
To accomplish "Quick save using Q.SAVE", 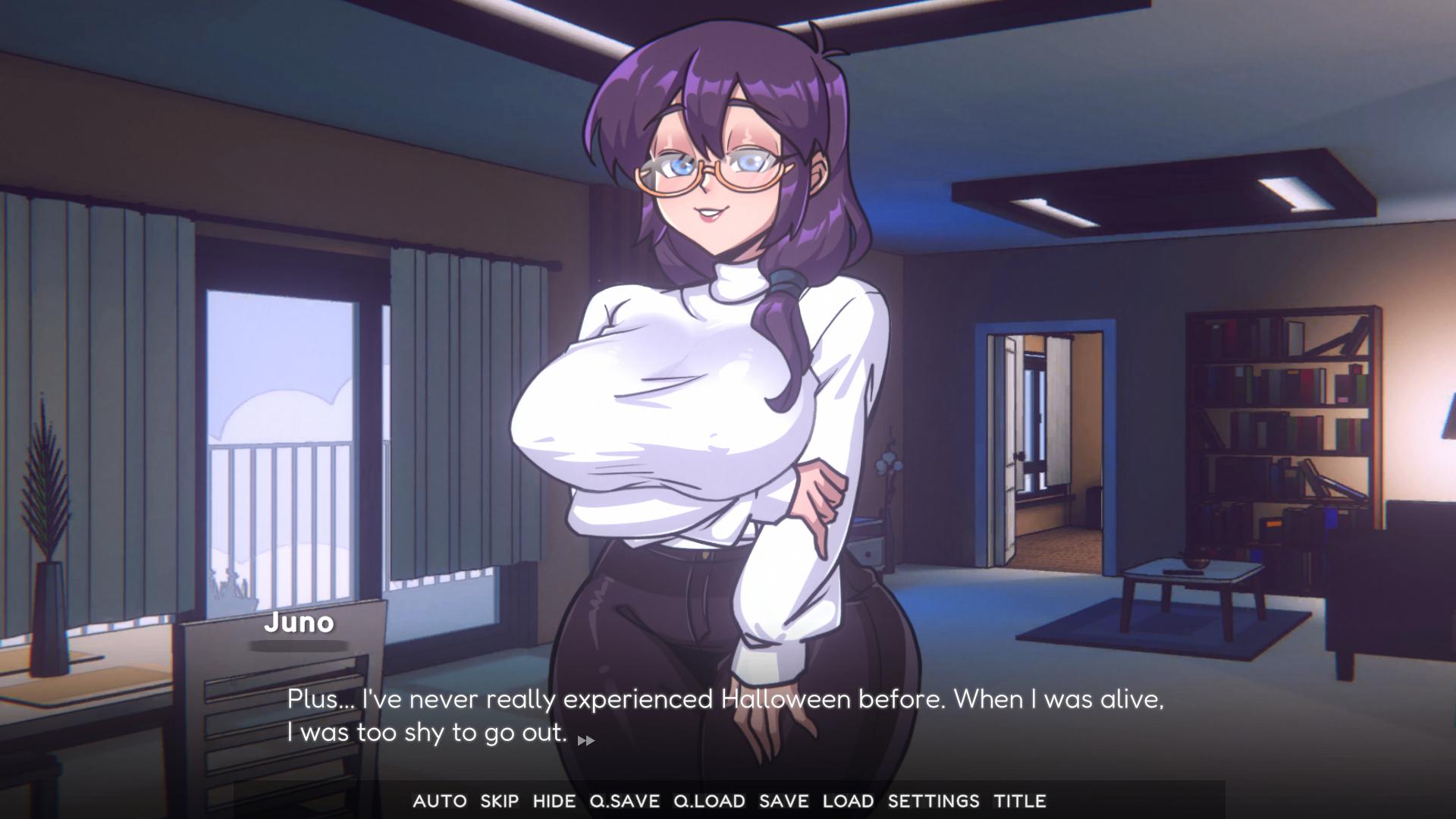I will point(625,801).
